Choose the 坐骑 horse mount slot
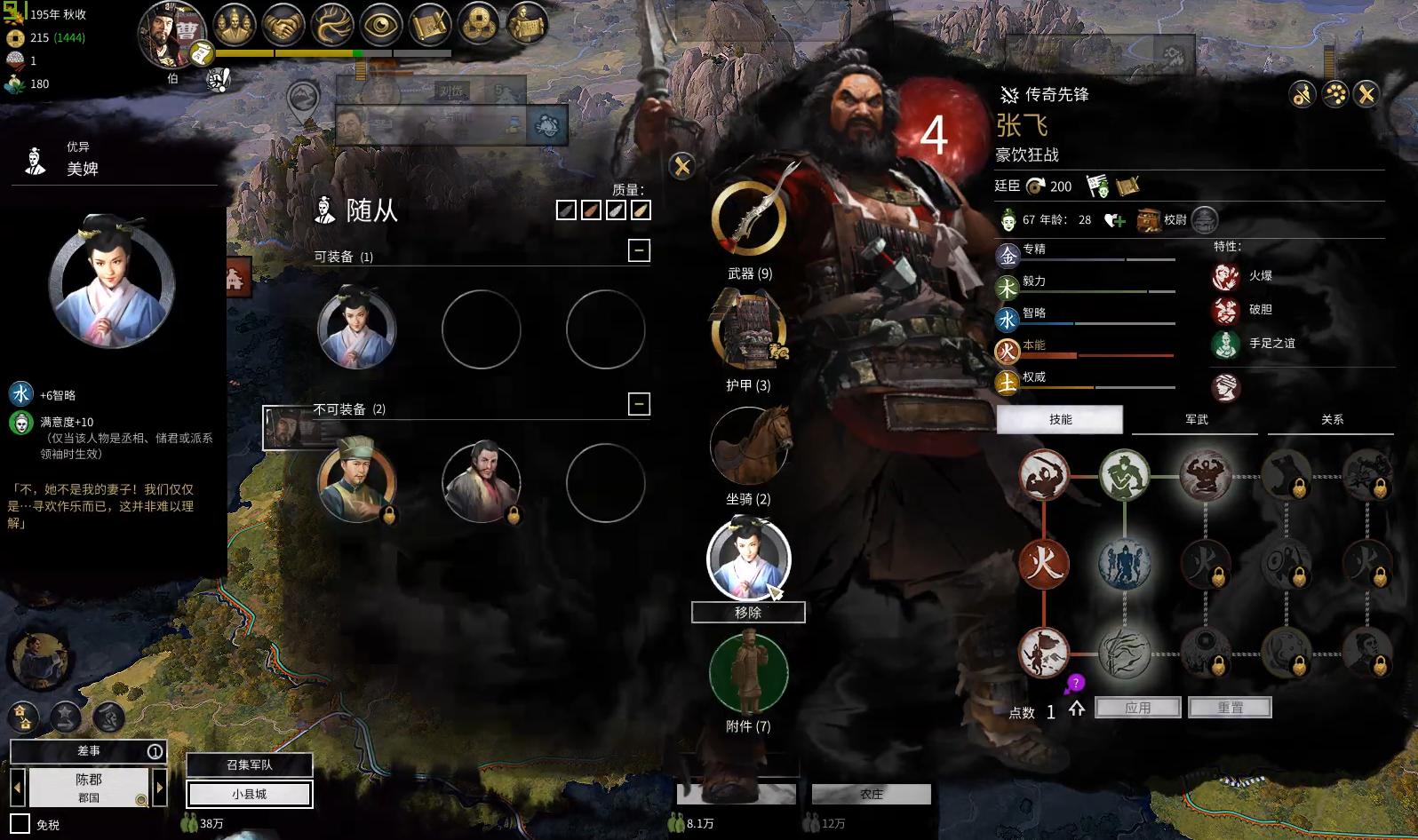 click(751, 446)
